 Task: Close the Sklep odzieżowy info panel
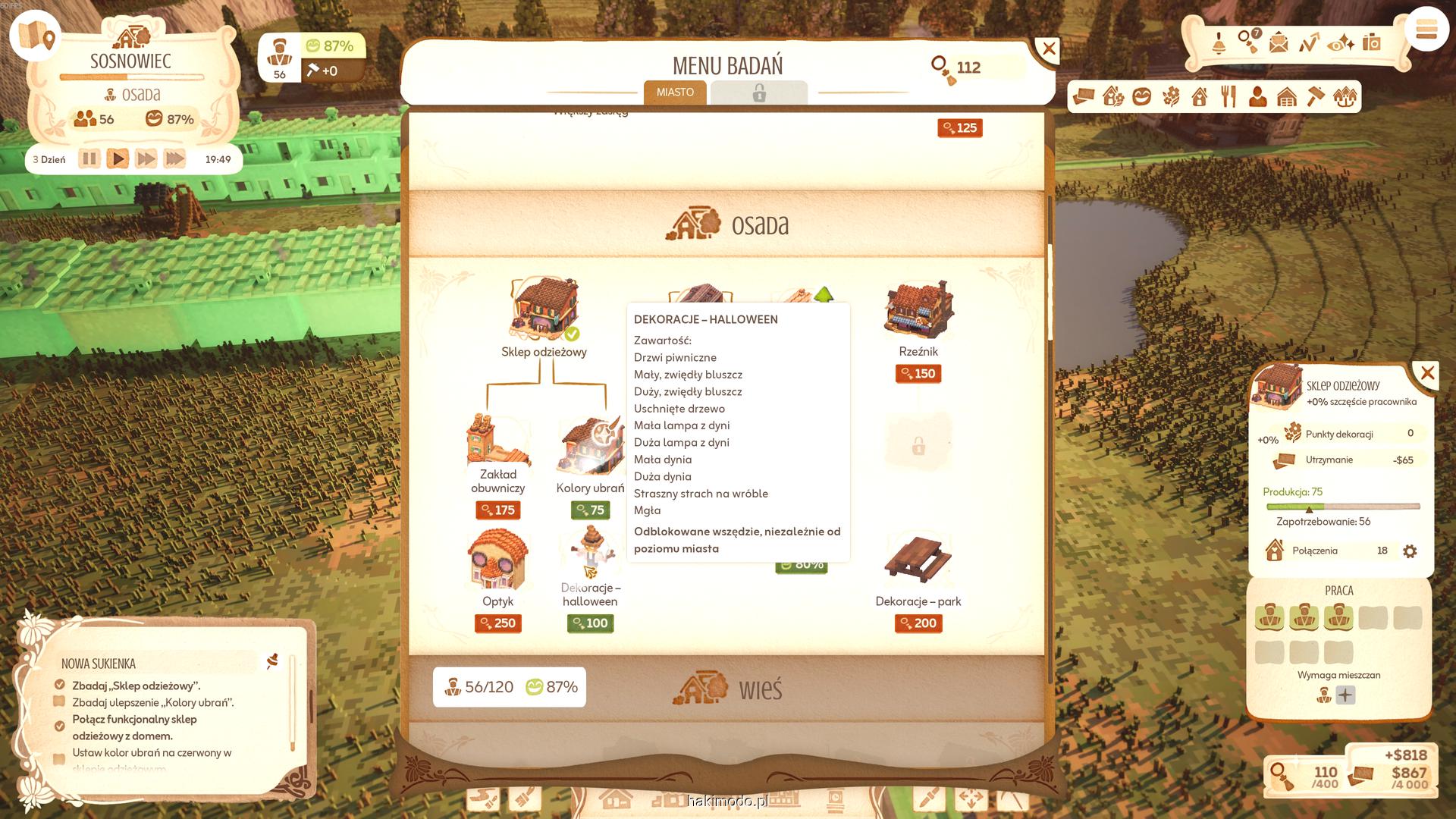pos(1427,373)
